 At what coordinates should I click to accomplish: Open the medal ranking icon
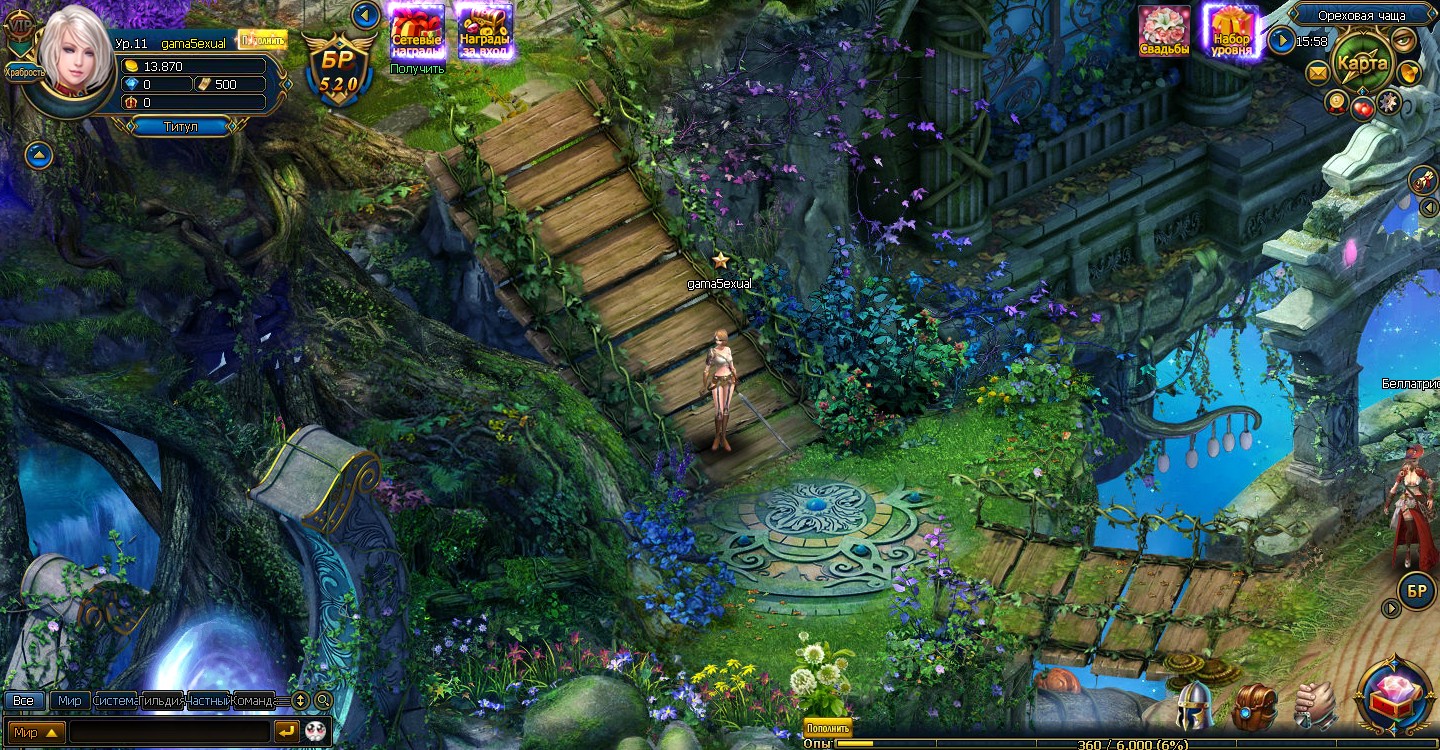[x=1336, y=101]
